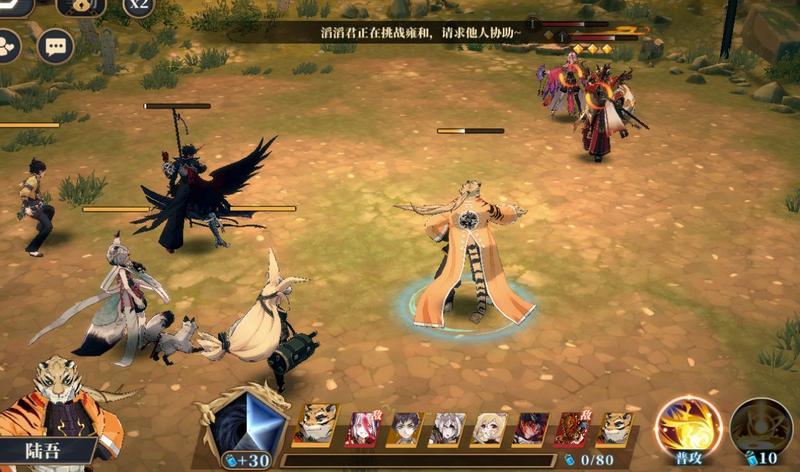Viewport: 800px width, 472px height.
Task: Toggle the X2 battle speed button
Action: pyautogui.click(x=138, y=6)
